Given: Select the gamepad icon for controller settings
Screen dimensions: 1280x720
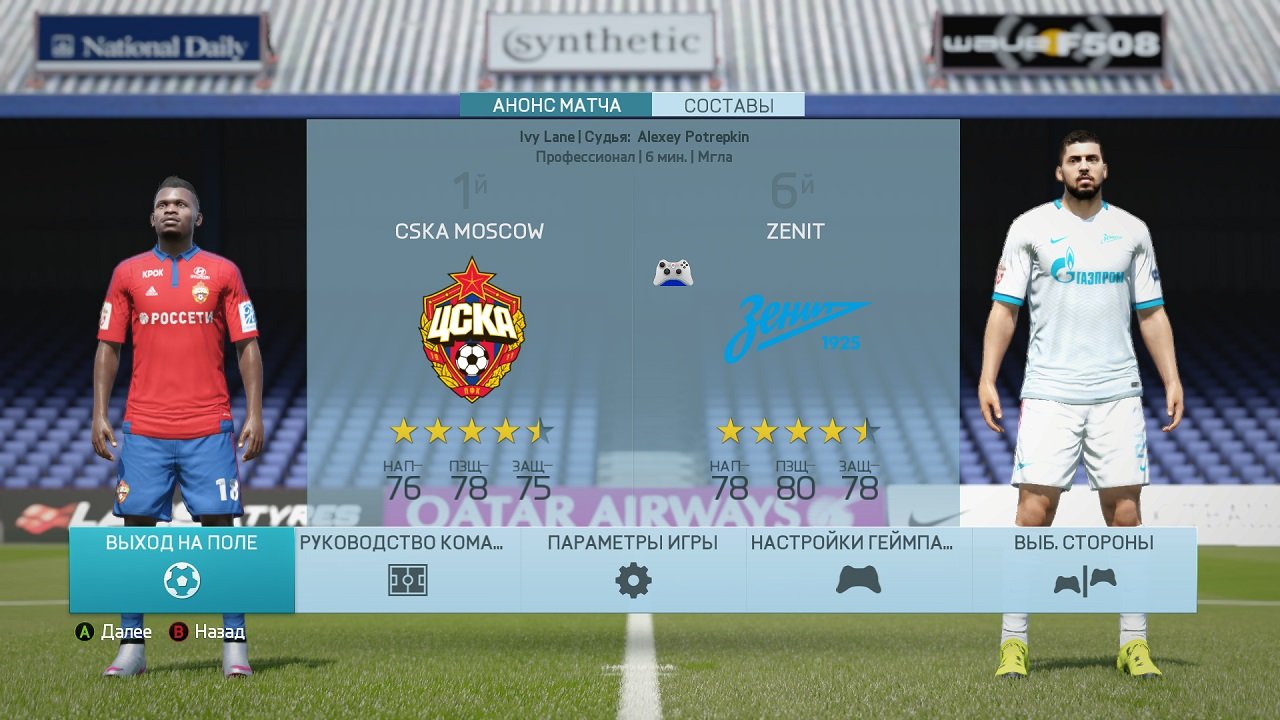Looking at the screenshot, I should [858, 578].
